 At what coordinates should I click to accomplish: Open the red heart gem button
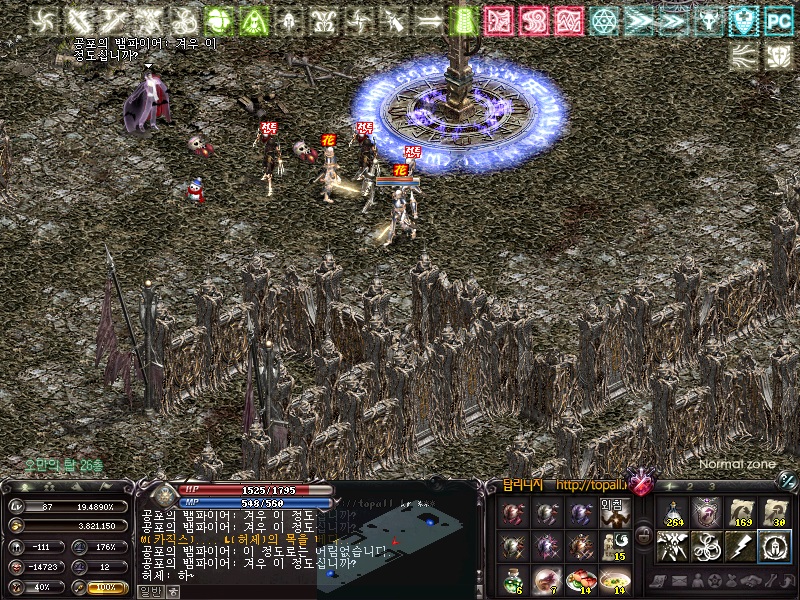pyautogui.click(x=640, y=482)
